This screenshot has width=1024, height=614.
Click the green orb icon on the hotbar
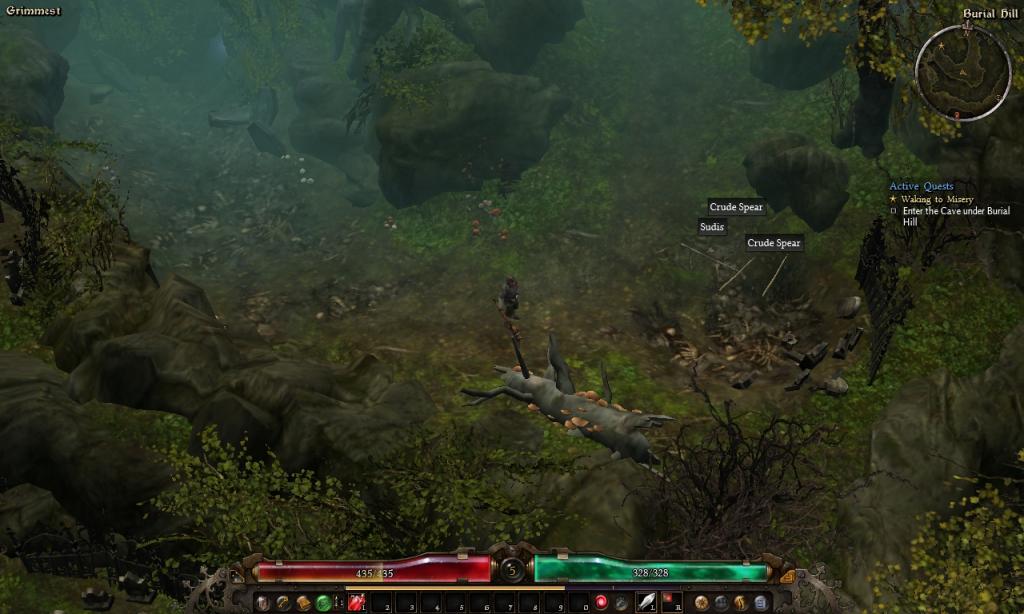[323, 602]
